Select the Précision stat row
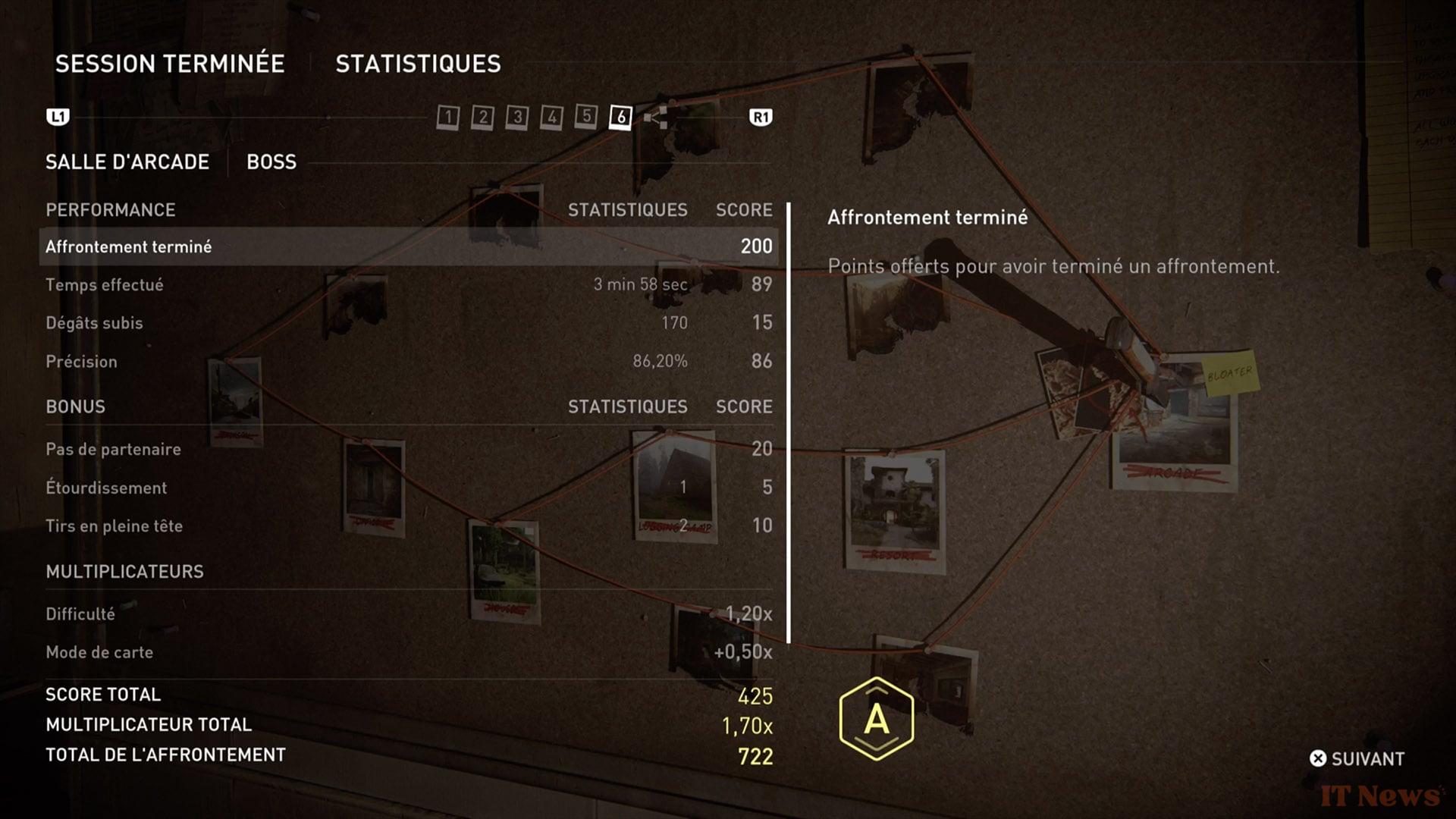The height and width of the screenshot is (819, 1456). (x=408, y=362)
